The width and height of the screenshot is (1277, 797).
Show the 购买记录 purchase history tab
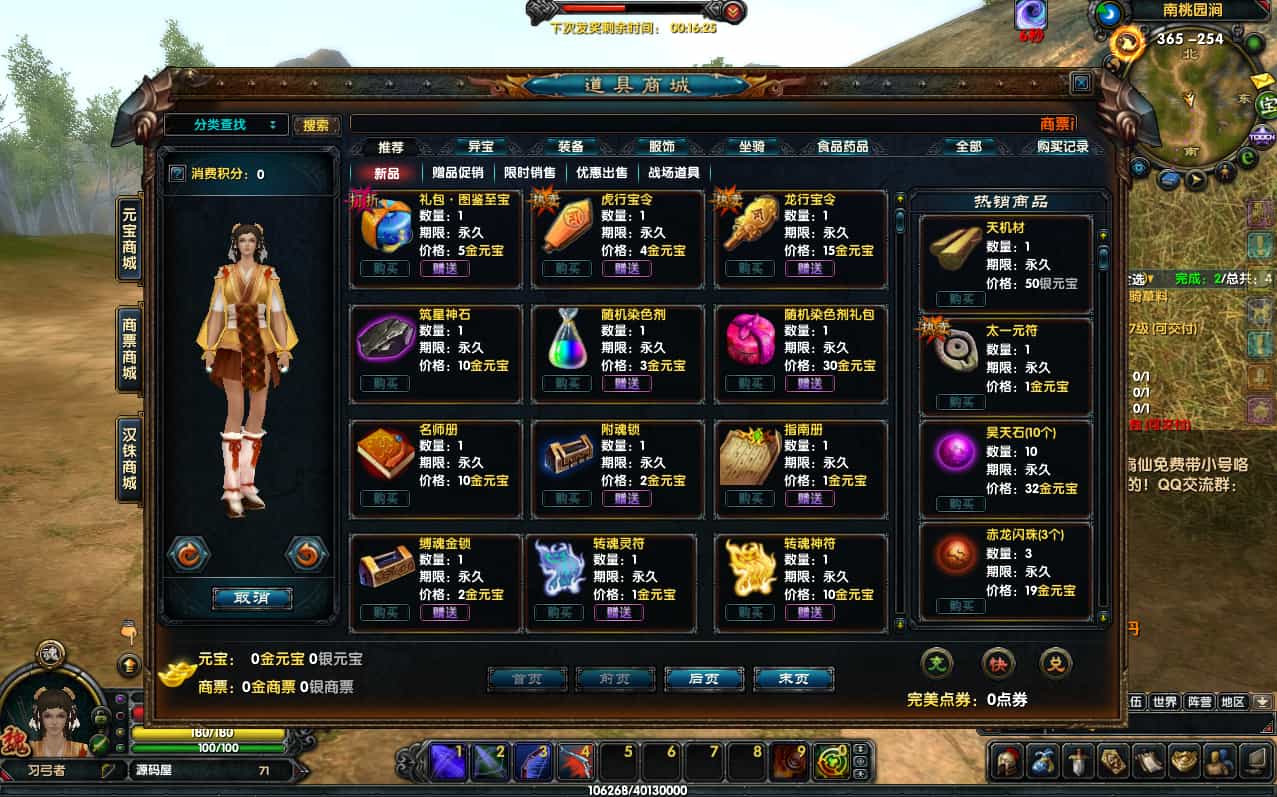[1062, 147]
